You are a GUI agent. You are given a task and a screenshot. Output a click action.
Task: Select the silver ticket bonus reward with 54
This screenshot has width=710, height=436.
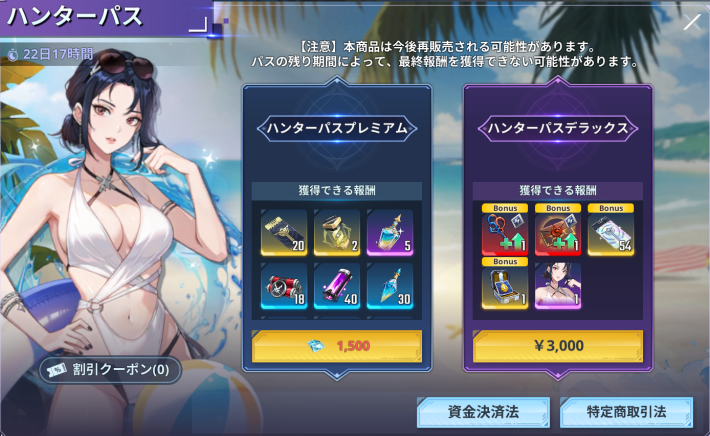point(611,232)
